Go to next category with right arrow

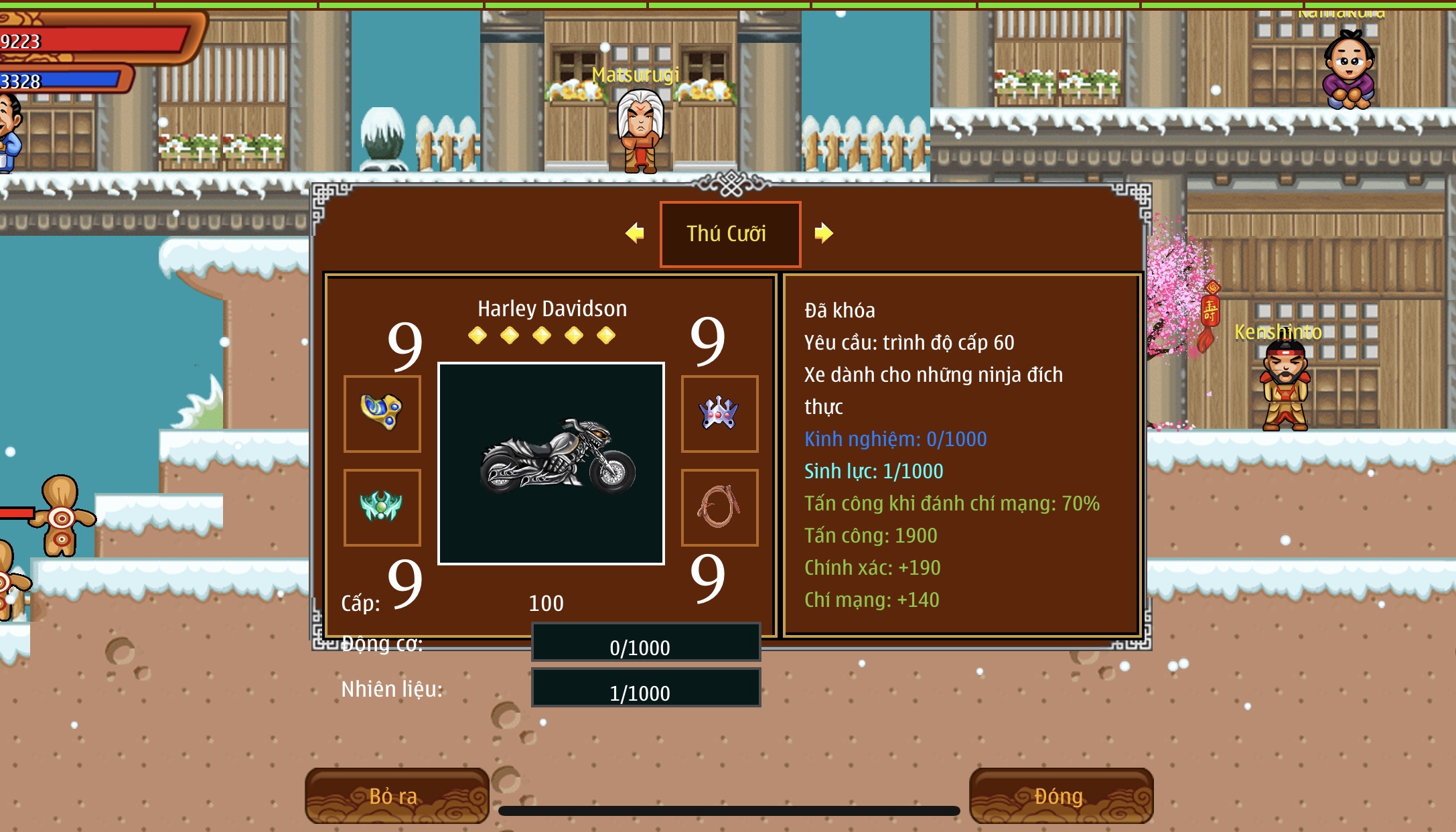823,233
